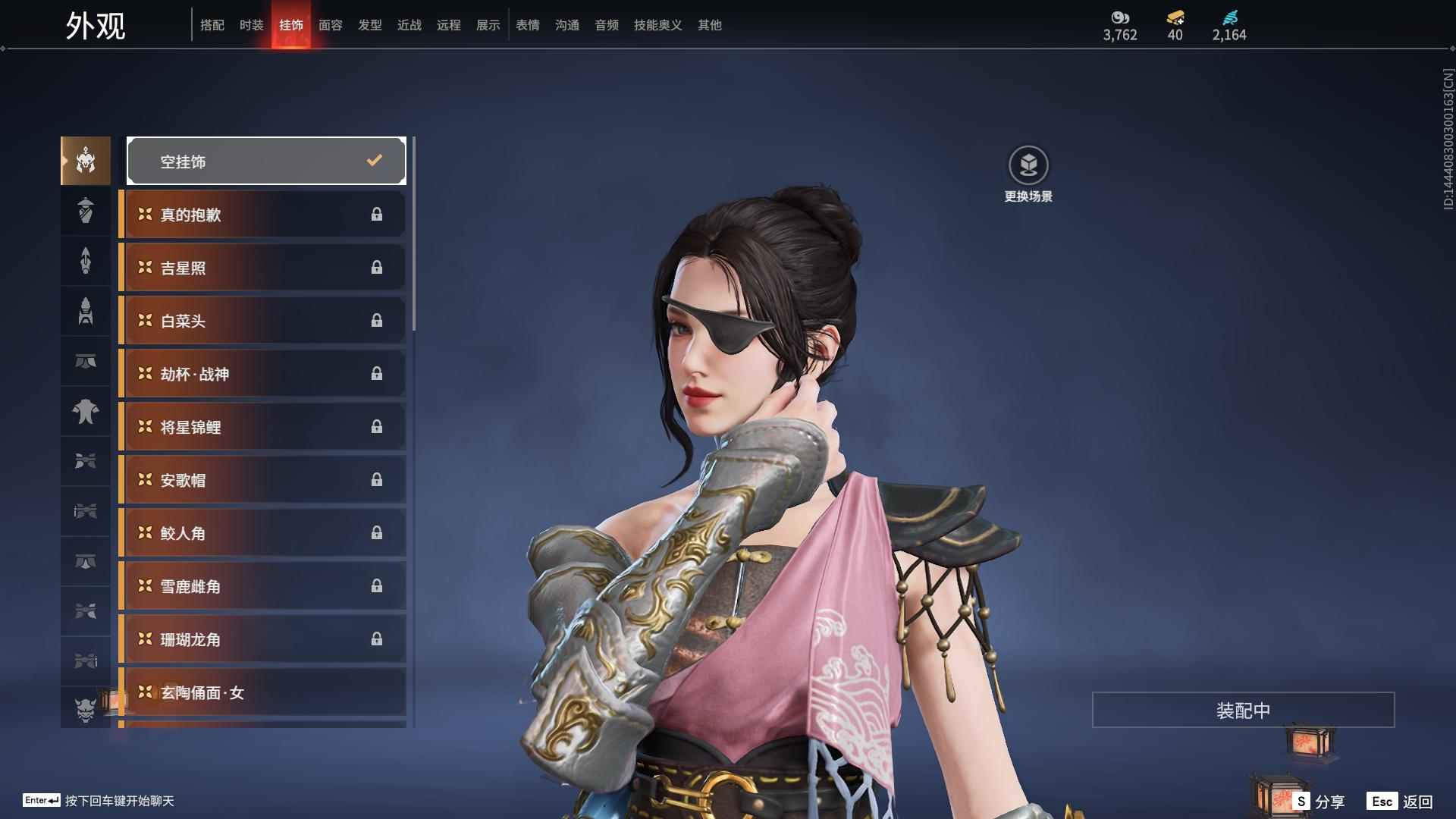The image size is (1456, 819).
Task: Open the 近战 weapon tab
Action: (409, 25)
